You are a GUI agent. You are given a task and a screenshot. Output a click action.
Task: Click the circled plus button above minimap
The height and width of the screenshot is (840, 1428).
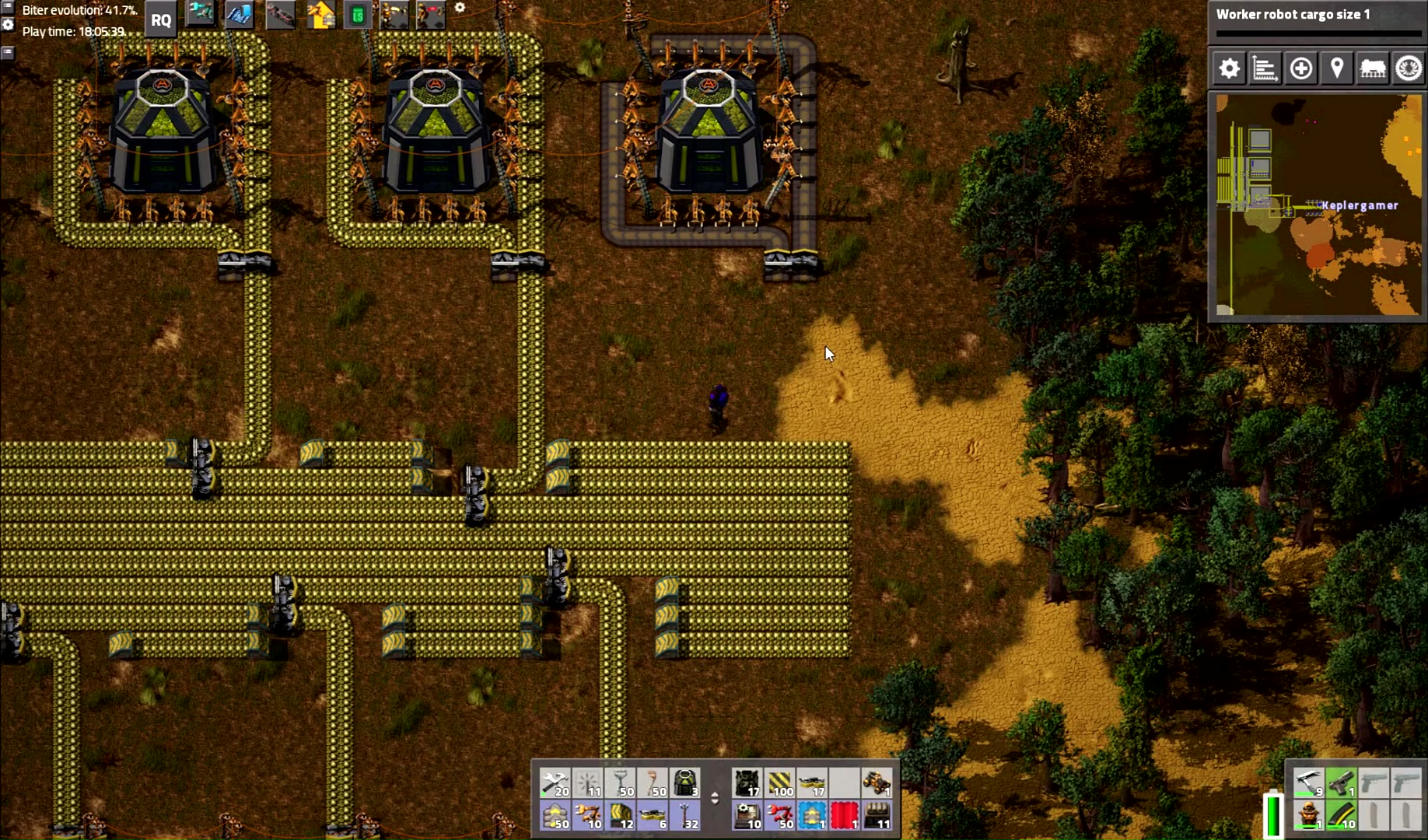1300,69
